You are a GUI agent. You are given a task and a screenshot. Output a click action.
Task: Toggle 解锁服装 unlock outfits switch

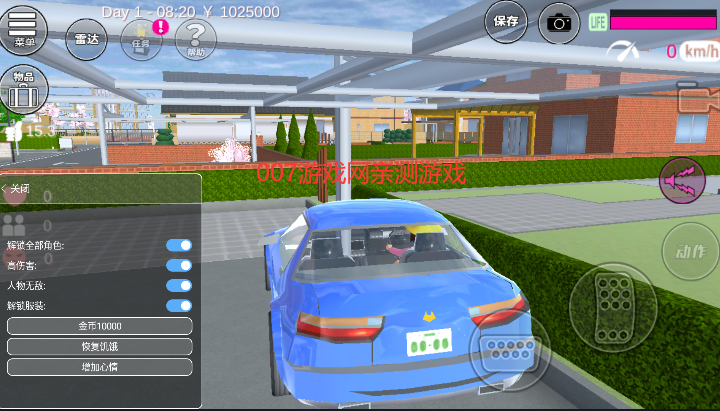coord(178,305)
